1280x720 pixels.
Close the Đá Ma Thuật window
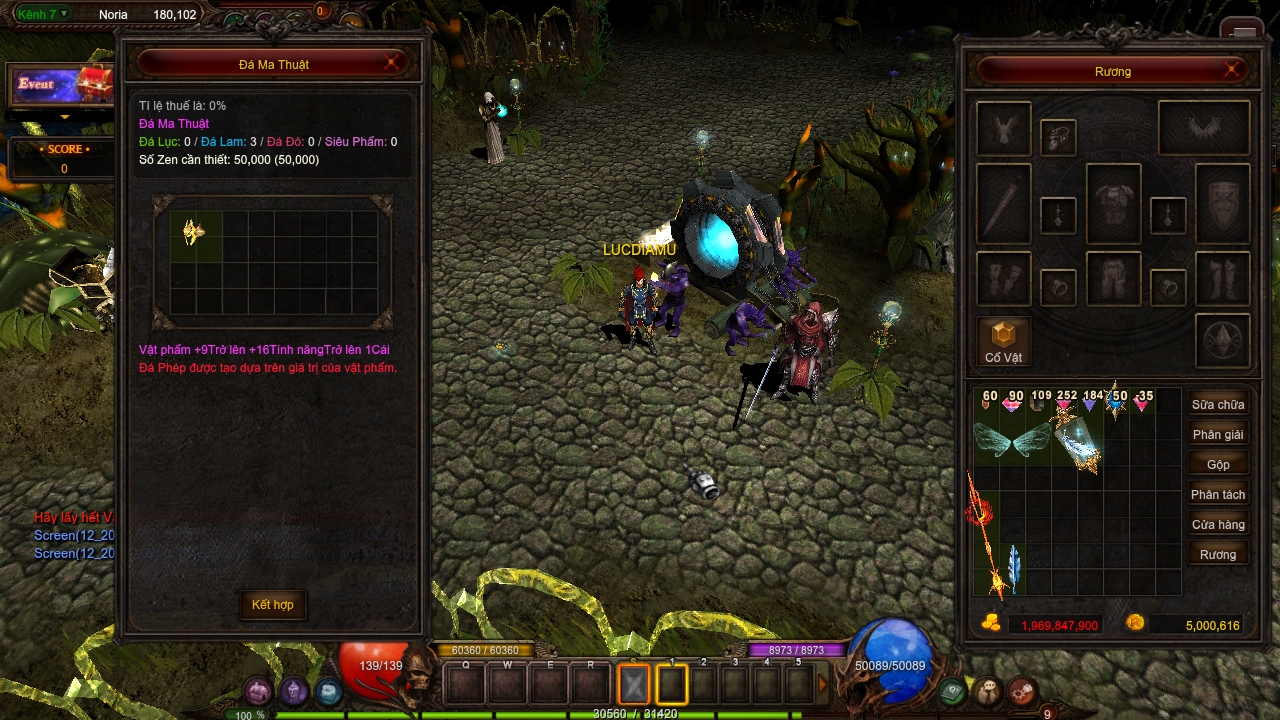pos(394,64)
